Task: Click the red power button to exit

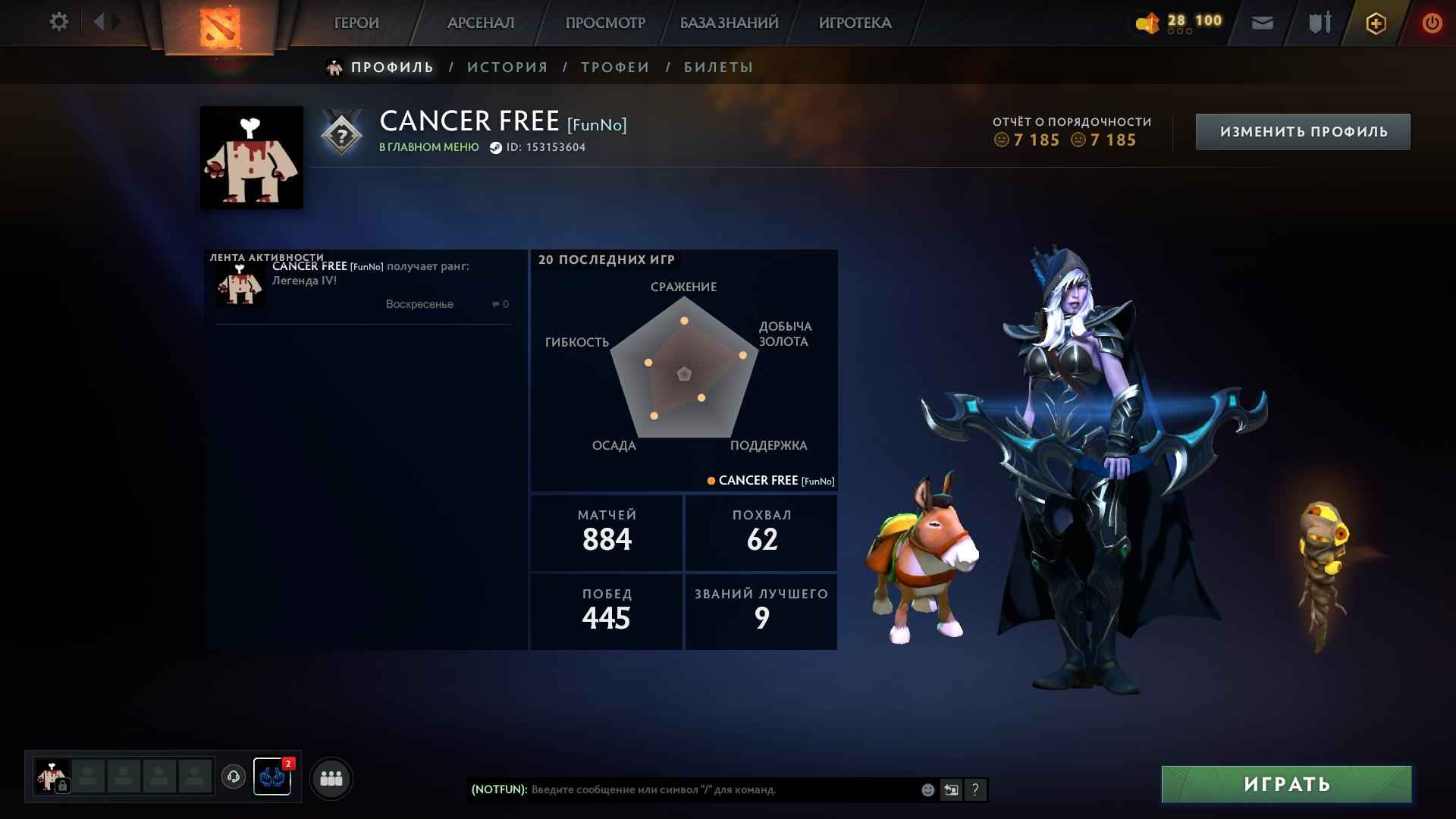Action: coord(1430,23)
